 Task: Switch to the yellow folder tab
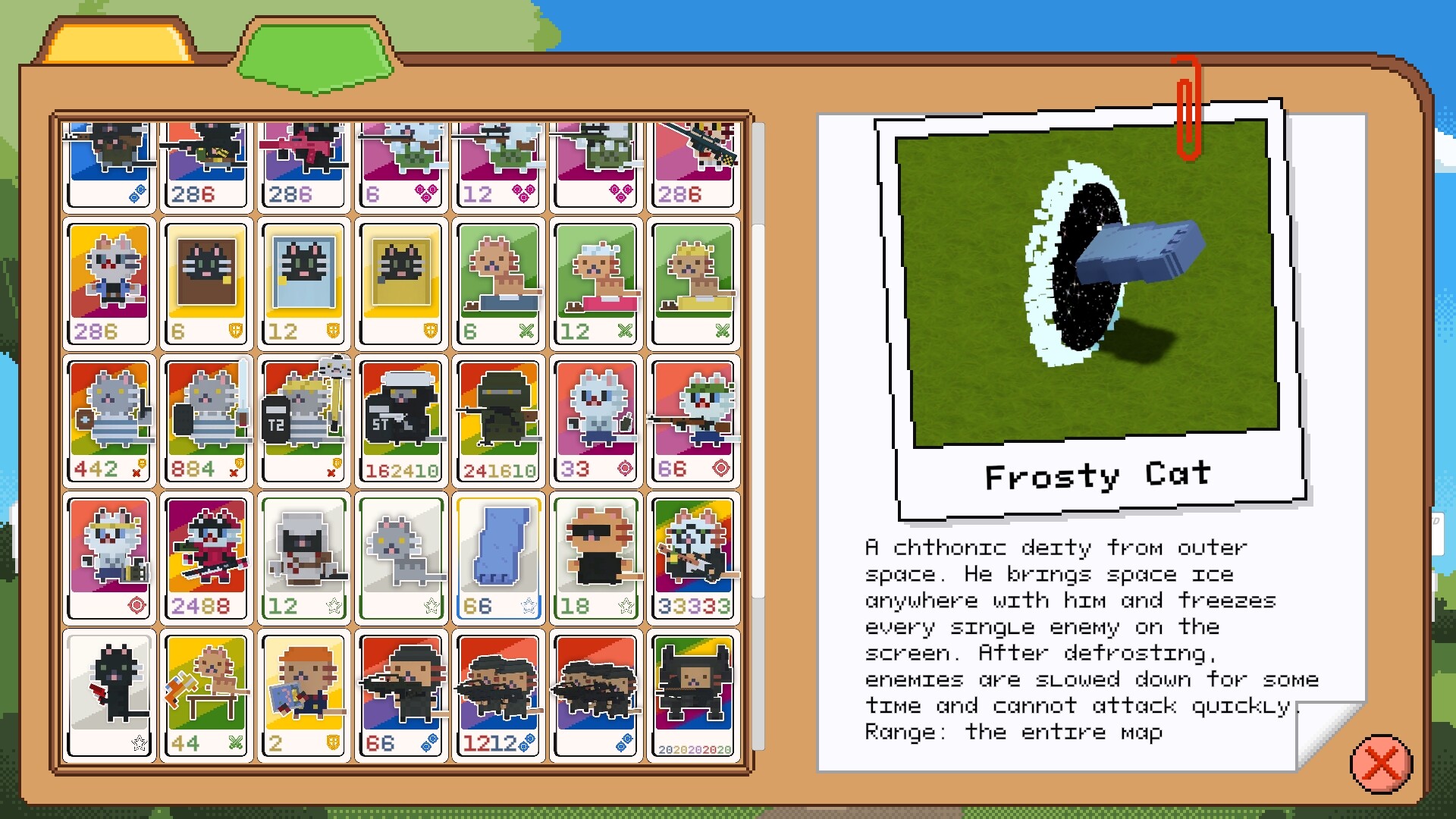click(x=112, y=42)
